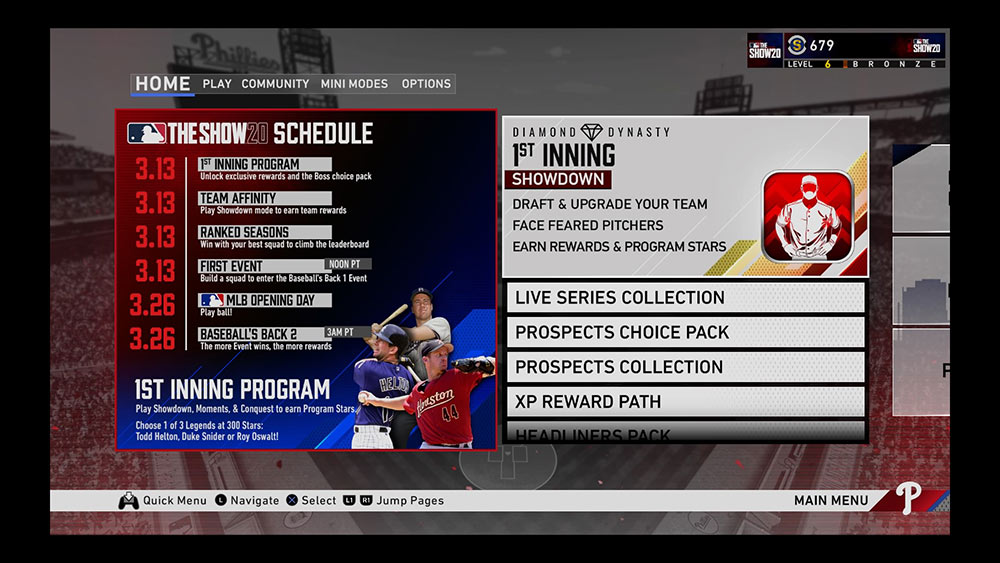Image resolution: width=1000 pixels, height=563 pixels.
Task: Switch to the HOME tab
Action: point(162,83)
